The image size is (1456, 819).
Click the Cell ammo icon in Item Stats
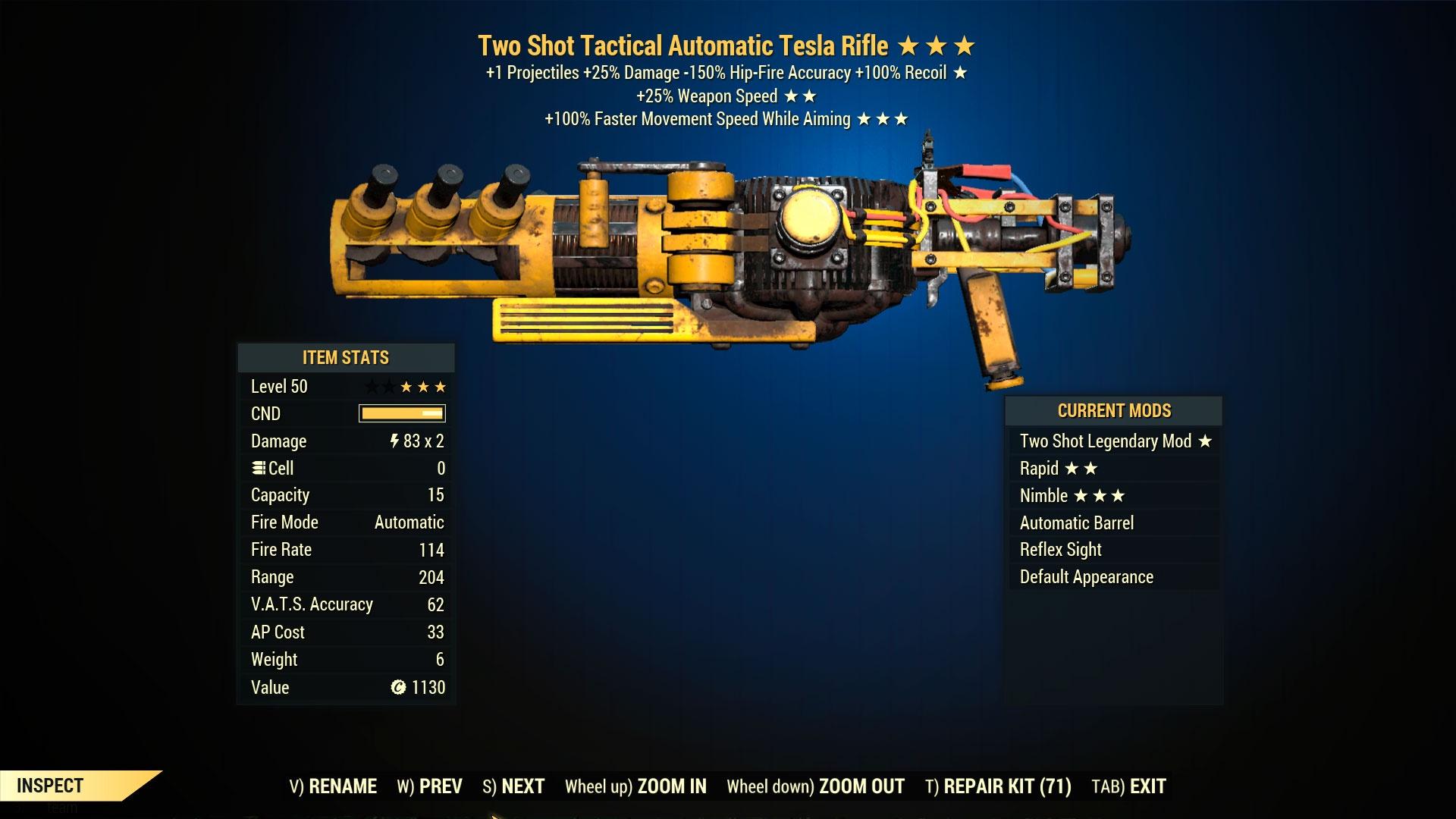pyautogui.click(x=259, y=468)
